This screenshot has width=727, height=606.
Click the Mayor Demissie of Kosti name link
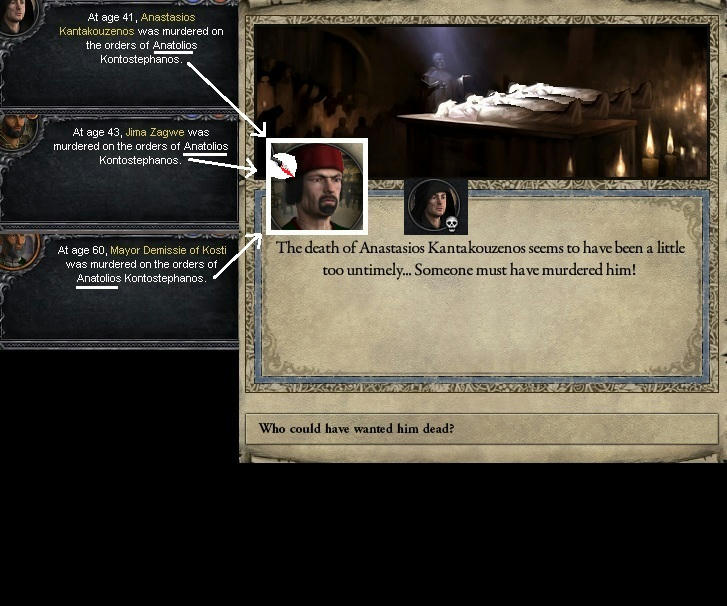[168, 250]
